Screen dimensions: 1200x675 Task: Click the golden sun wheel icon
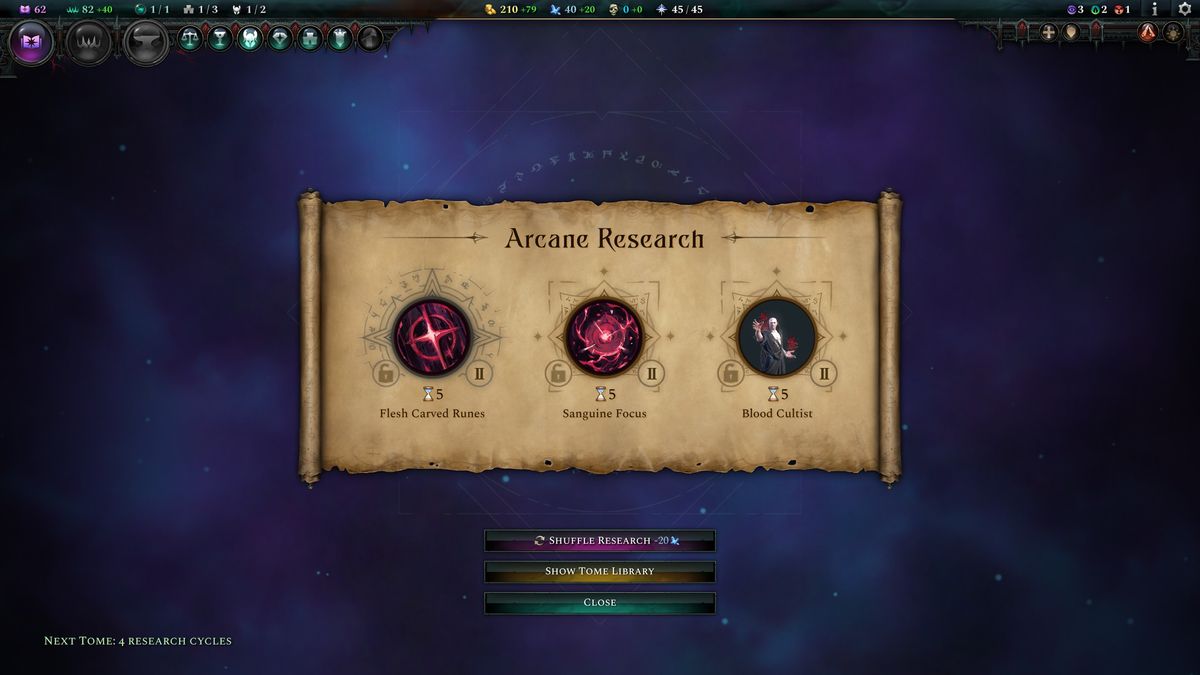tap(1172, 32)
